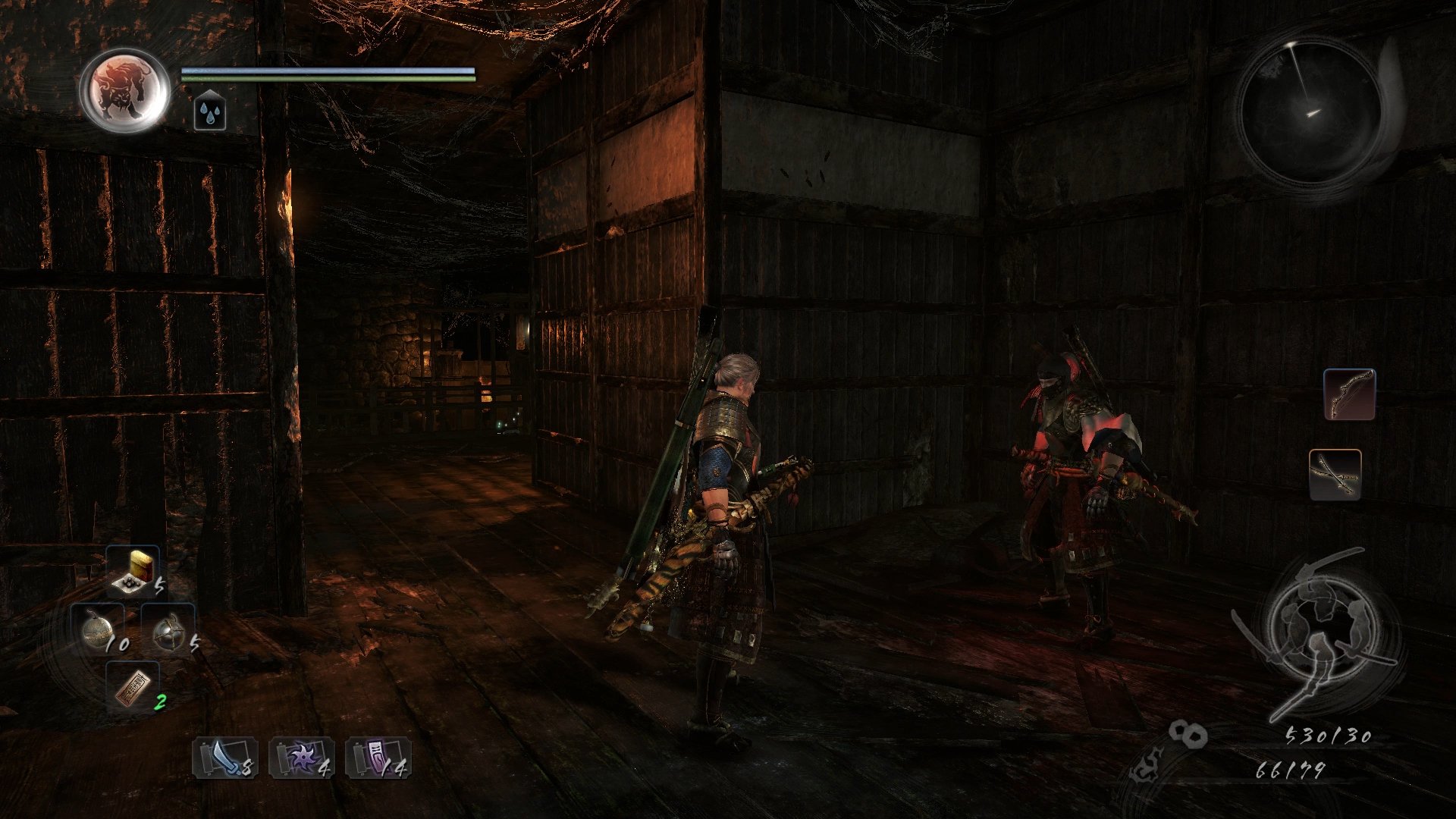The height and width of the screenshot is (819, 1456).
Task: Activate the purple talisman scroll skill
Action: tap(378, 758)
